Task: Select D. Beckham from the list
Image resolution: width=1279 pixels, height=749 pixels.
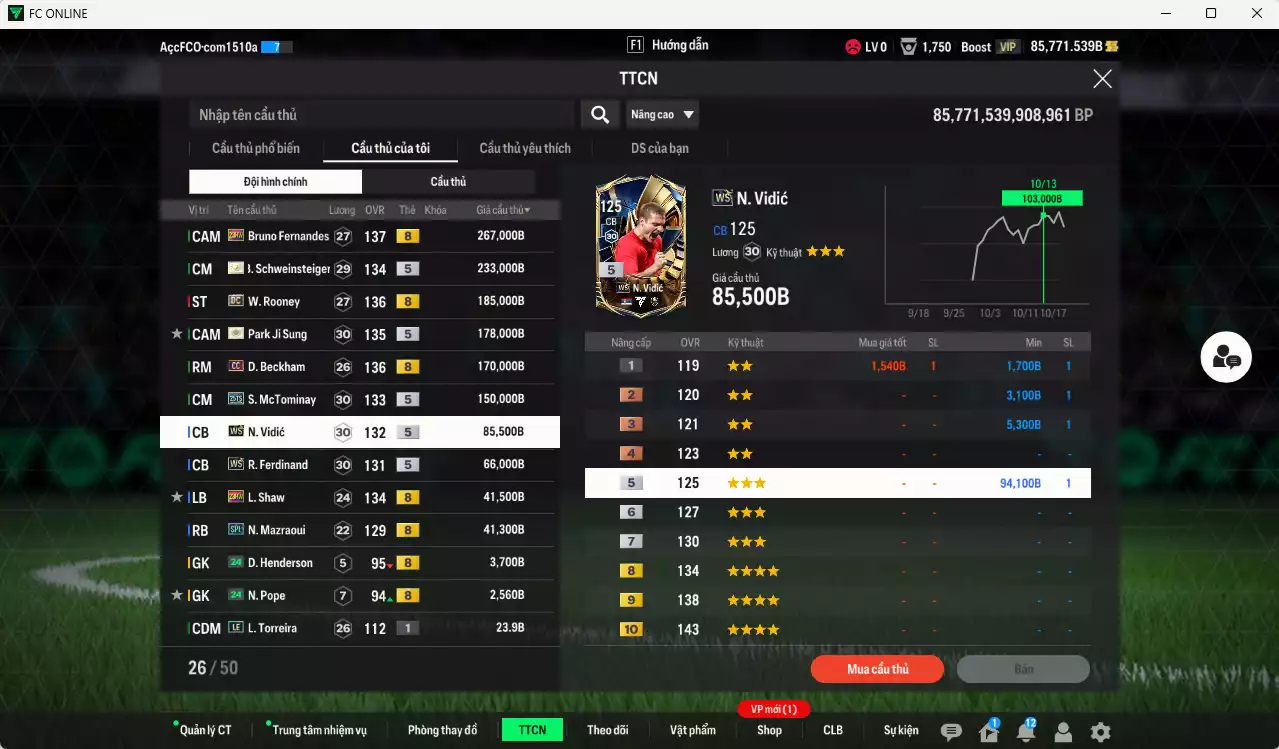Action: (360, 367)
